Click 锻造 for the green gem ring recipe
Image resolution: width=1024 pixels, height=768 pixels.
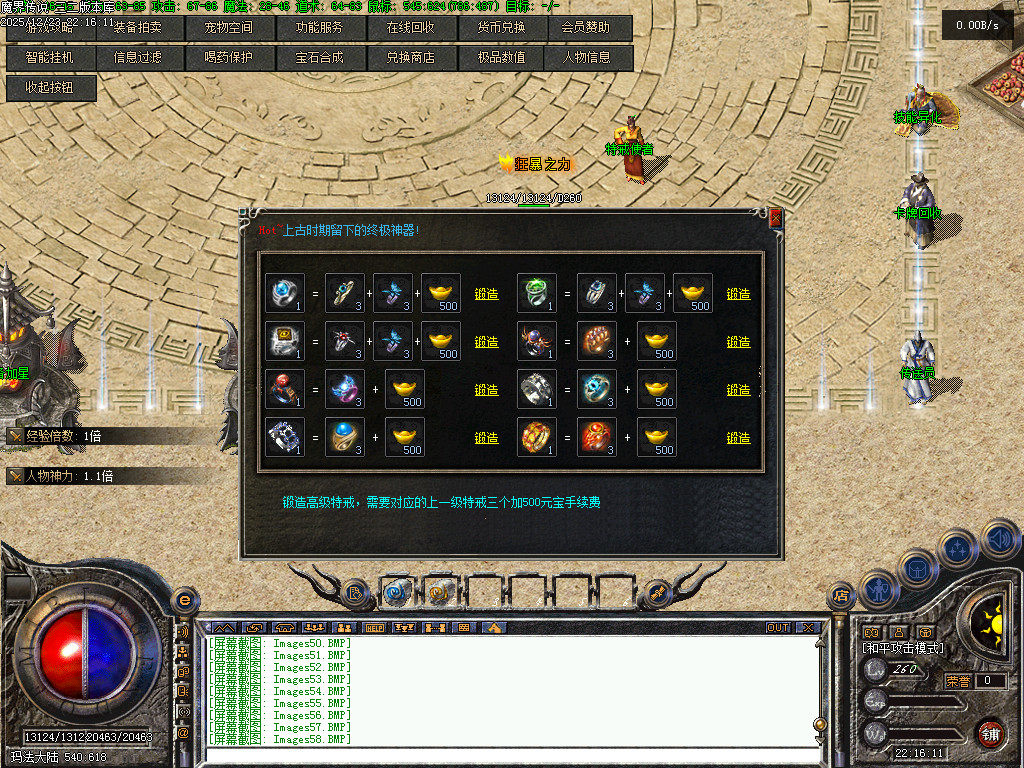tap(738, 294)
